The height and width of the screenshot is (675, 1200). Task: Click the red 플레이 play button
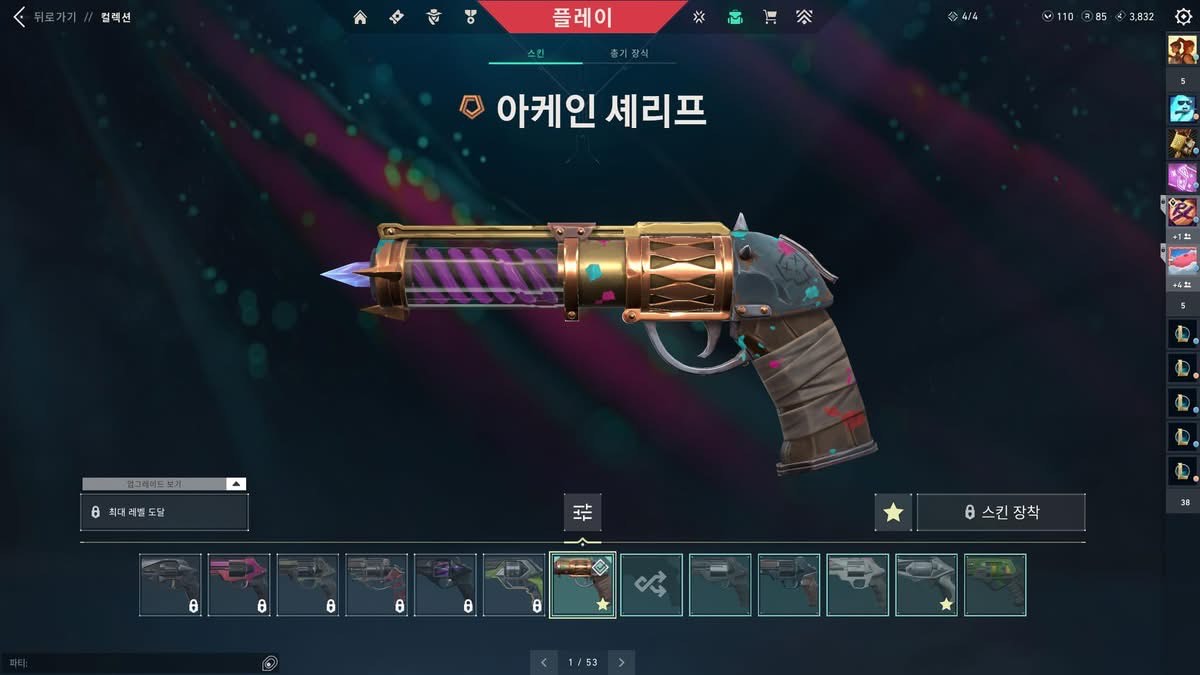pyautogui.click(x=582, y=17)
